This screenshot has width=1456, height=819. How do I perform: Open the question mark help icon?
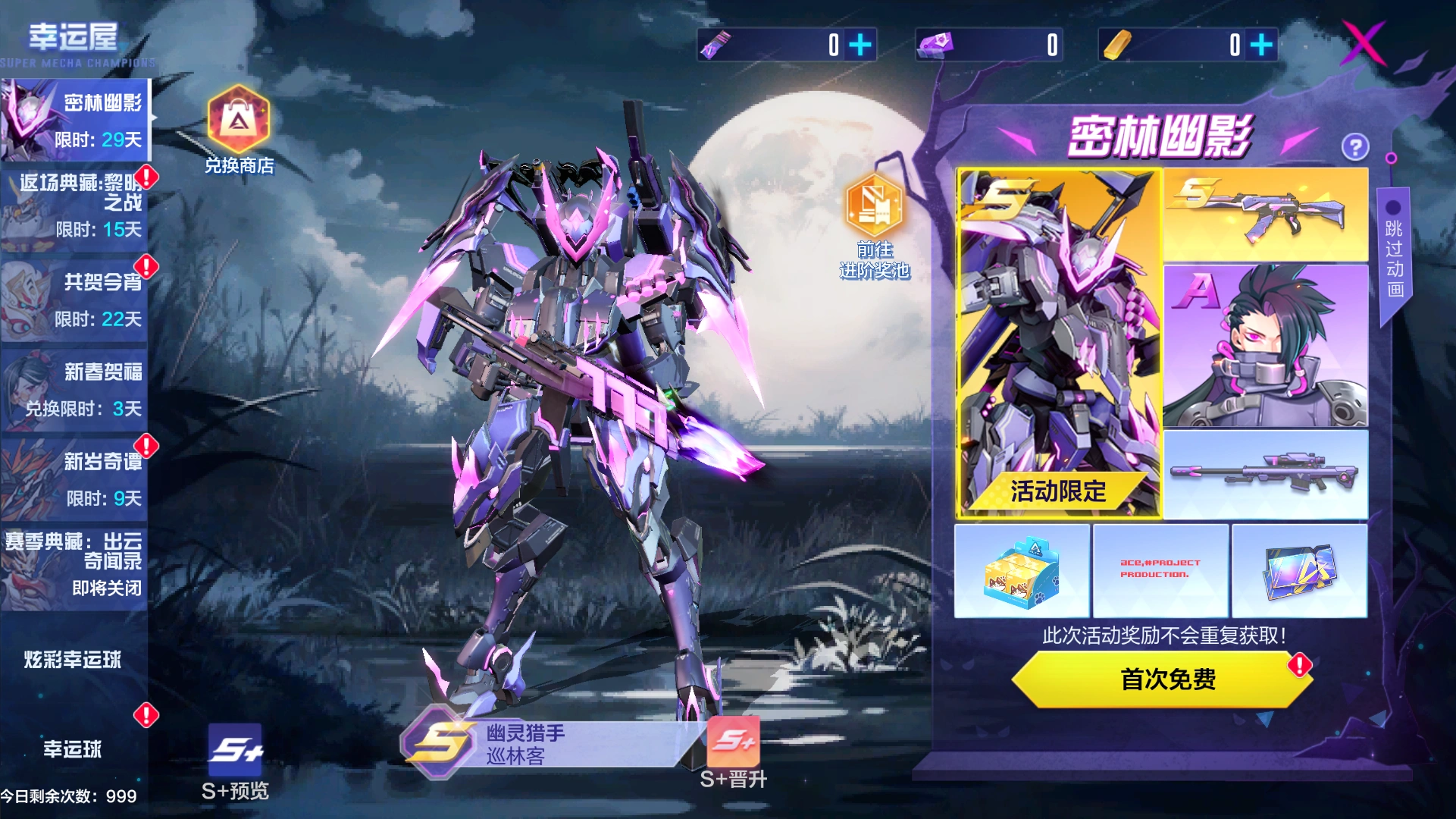1354,146
